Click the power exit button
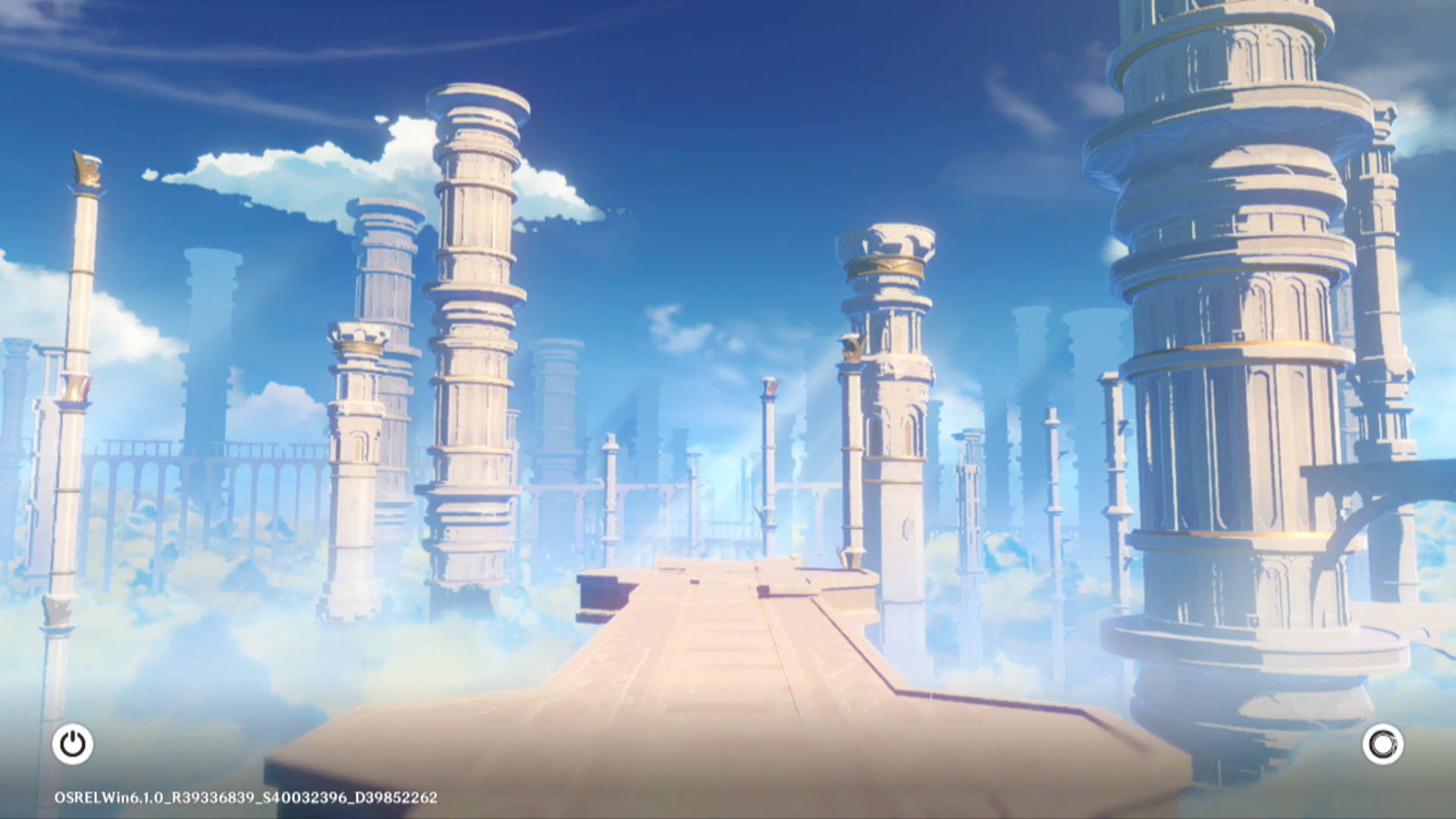 (73, 744)
